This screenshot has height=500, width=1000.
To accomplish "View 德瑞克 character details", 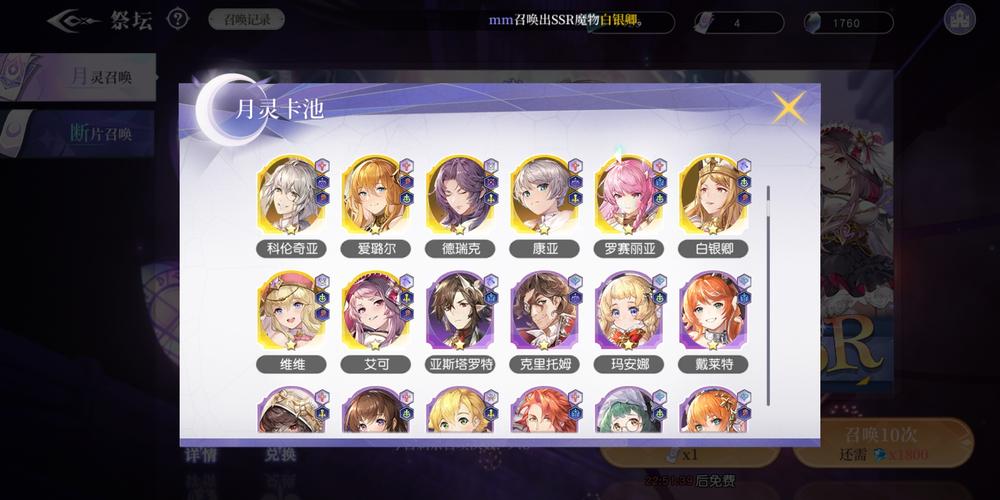I will pos(459,197).
